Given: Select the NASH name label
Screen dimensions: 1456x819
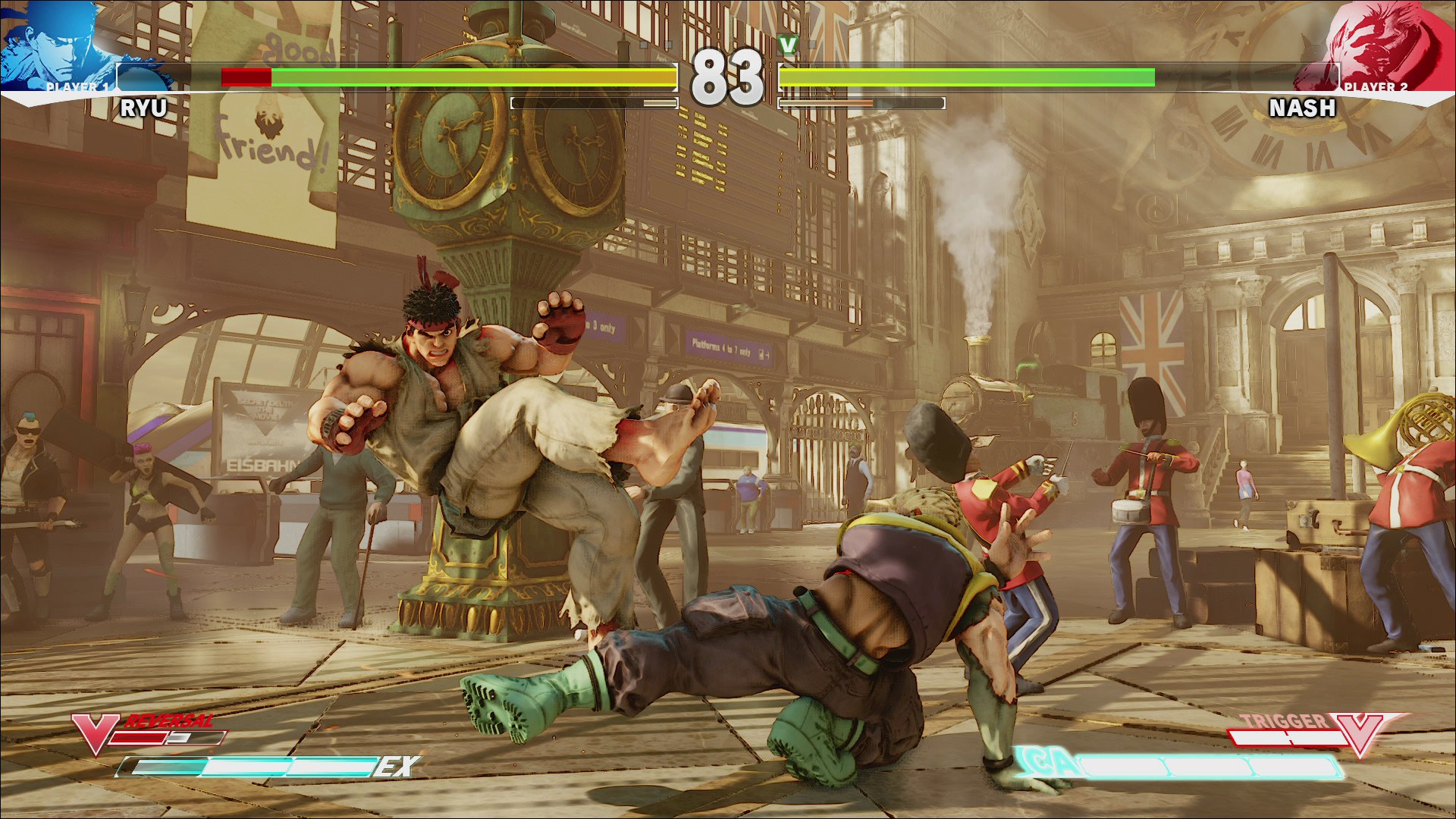Looking at the screenshot, I should point(1302,110).
